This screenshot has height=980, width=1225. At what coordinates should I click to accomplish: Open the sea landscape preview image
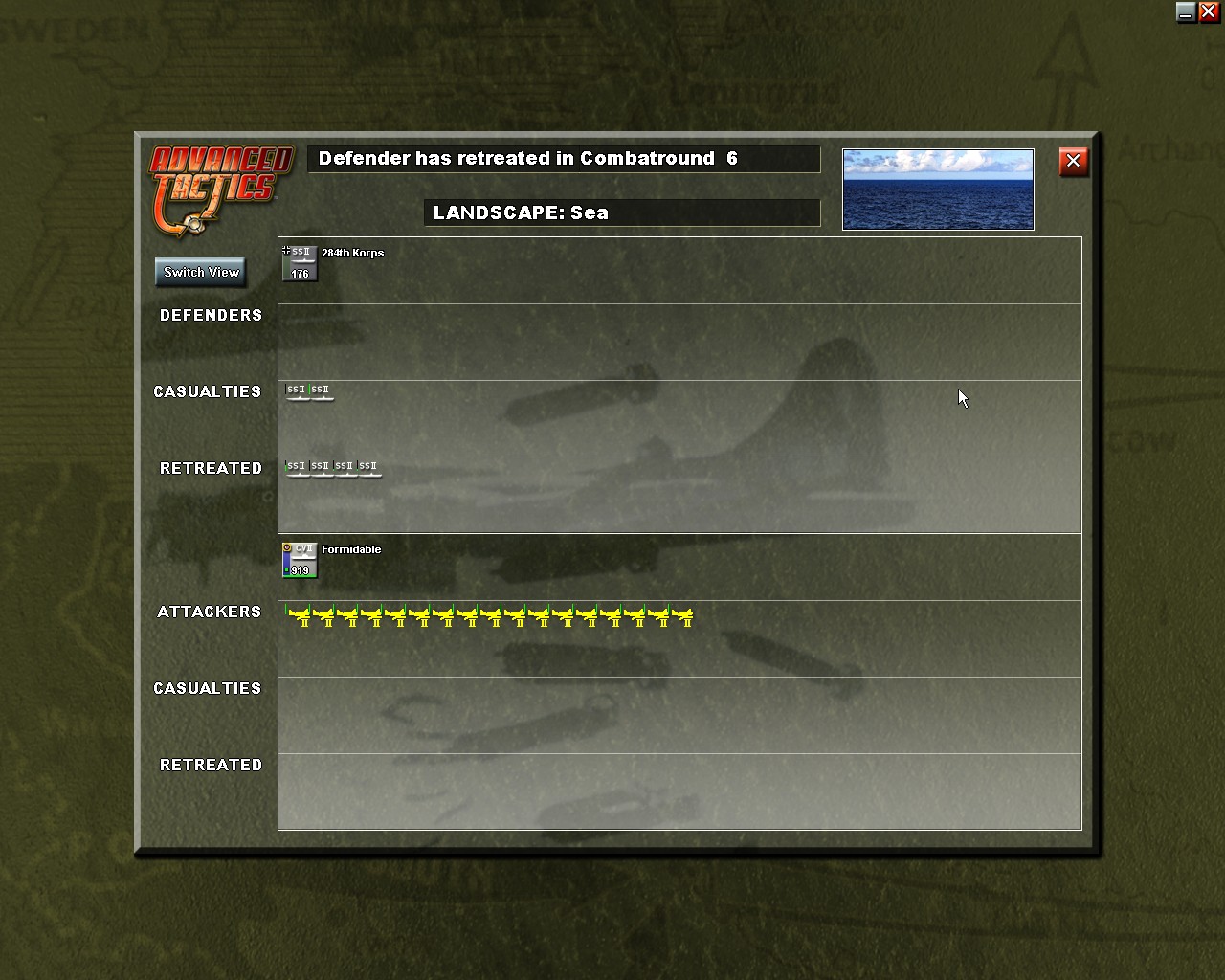point(938,189)
